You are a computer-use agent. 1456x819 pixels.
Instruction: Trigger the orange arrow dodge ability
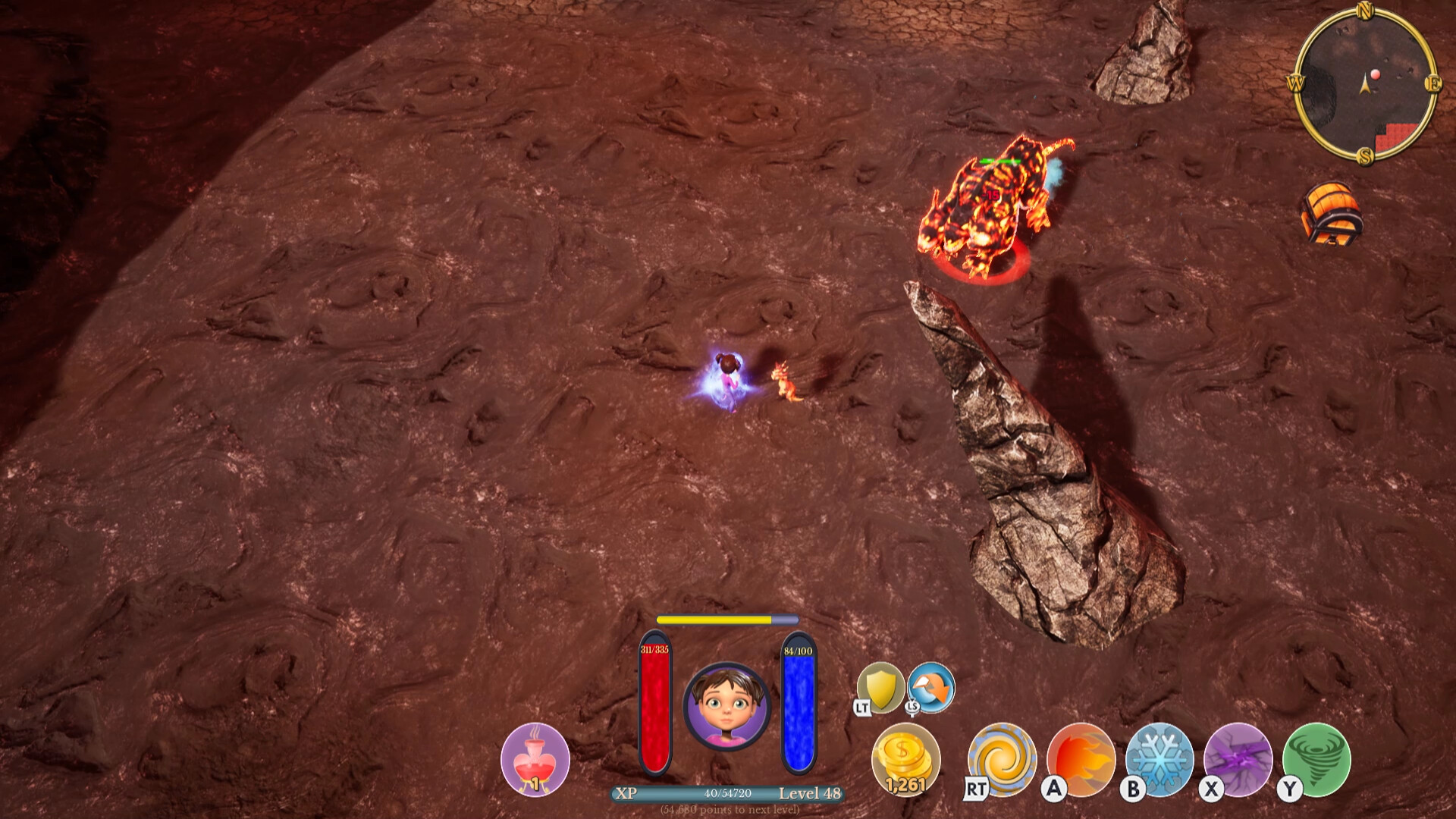[931, 686]
